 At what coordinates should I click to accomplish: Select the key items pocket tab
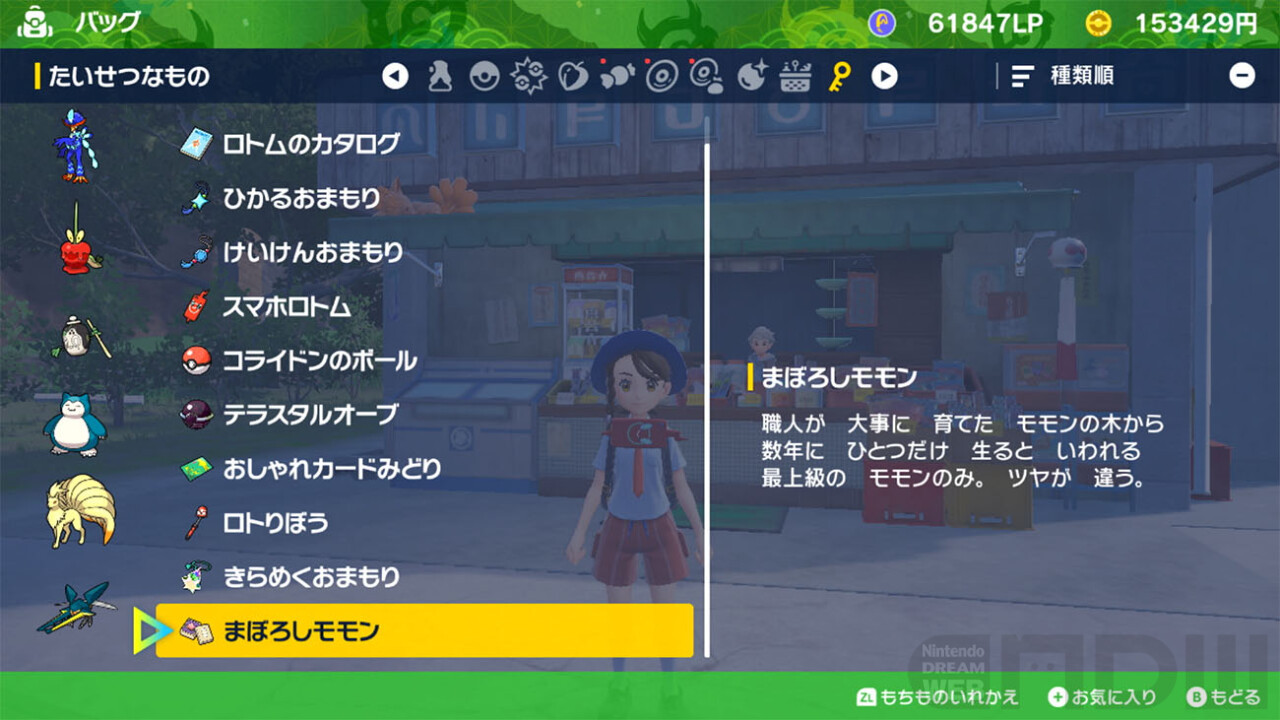tap(840, 76)
